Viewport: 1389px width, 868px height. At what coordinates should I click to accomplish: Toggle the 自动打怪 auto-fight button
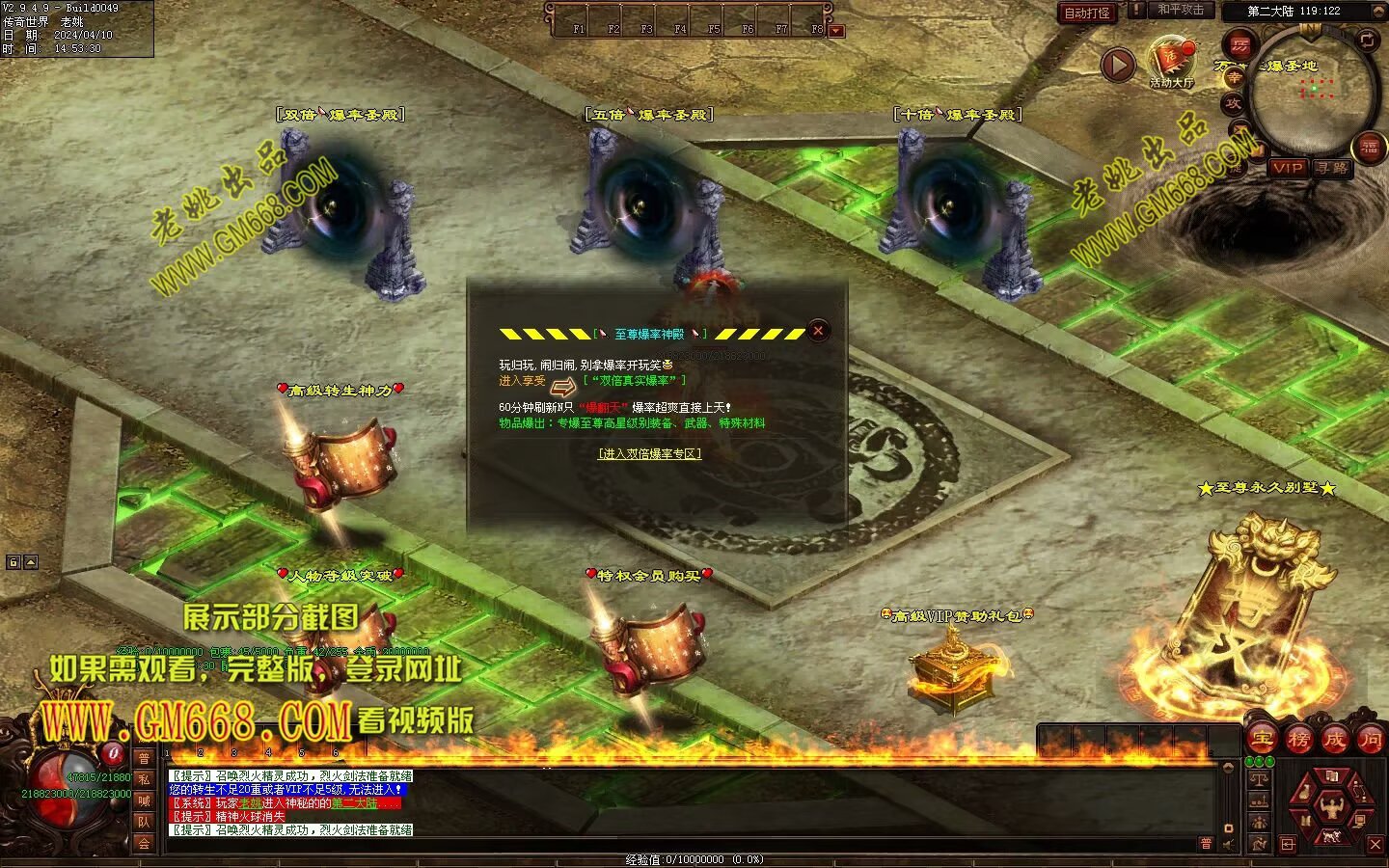(x=1087, y=14)
